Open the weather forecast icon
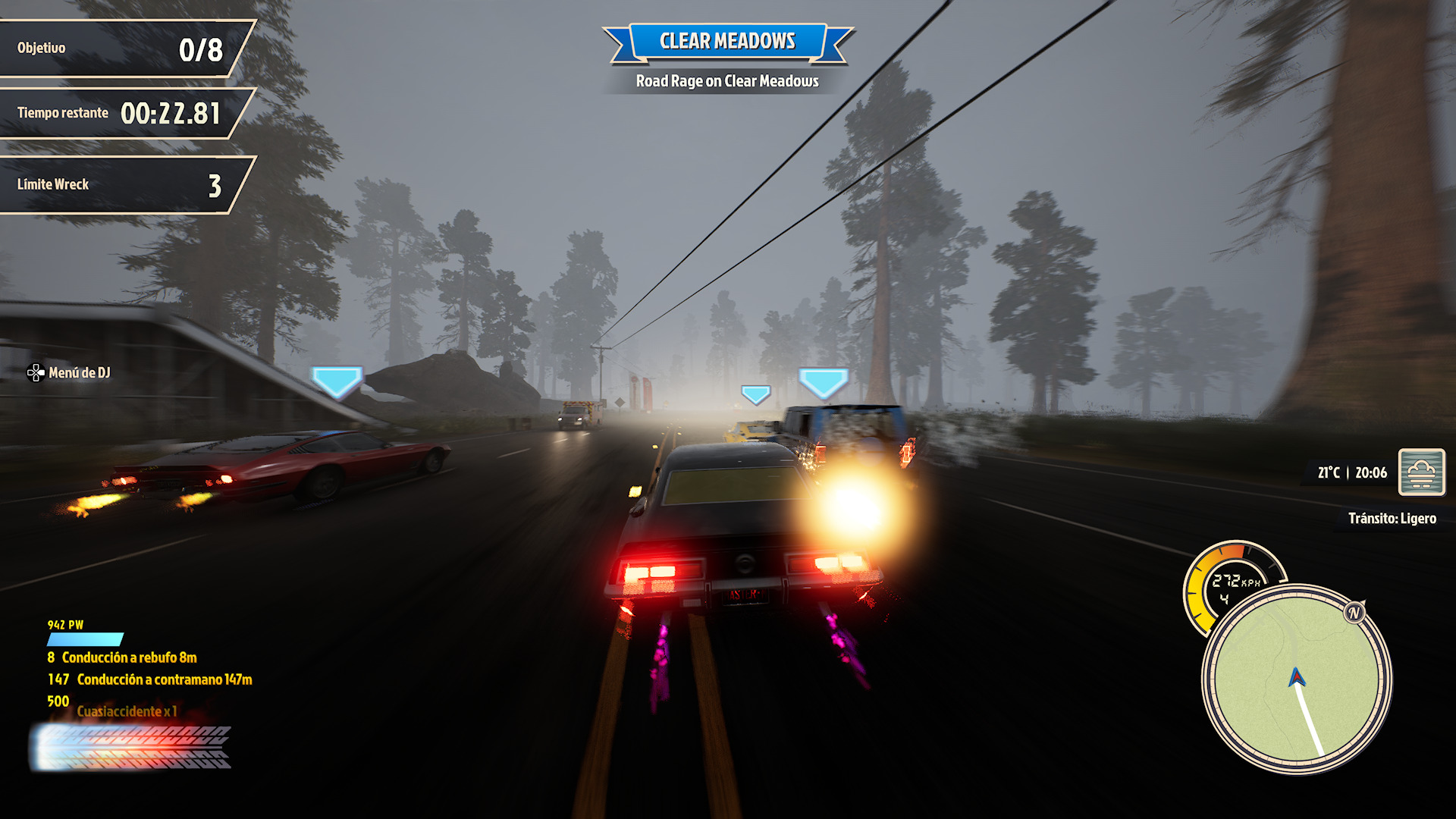 coord(1421,472)
